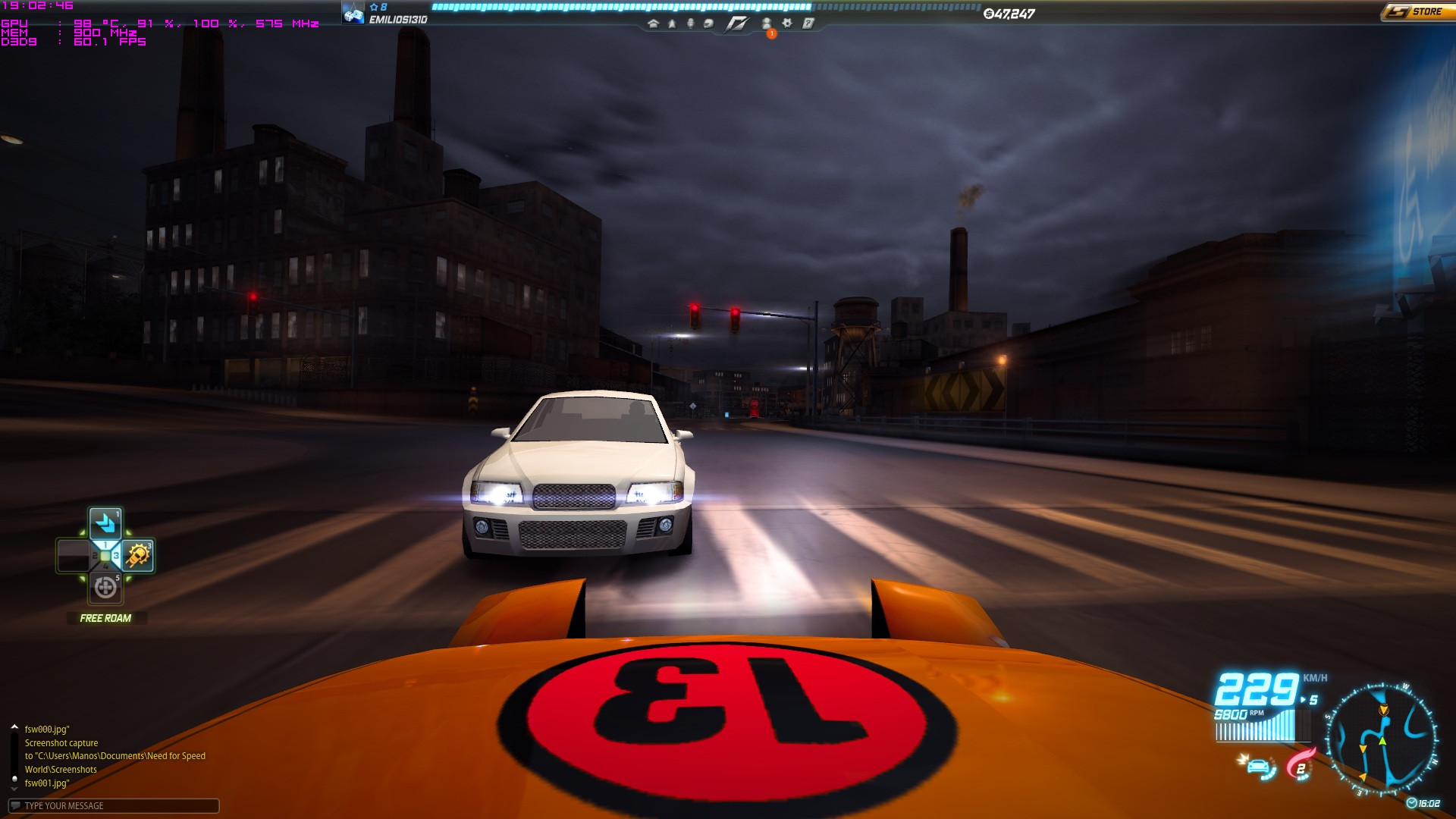This screenshot has width=1456, height=819.
Task: Click the Need for Speed logo button
Action: (737, 24)
